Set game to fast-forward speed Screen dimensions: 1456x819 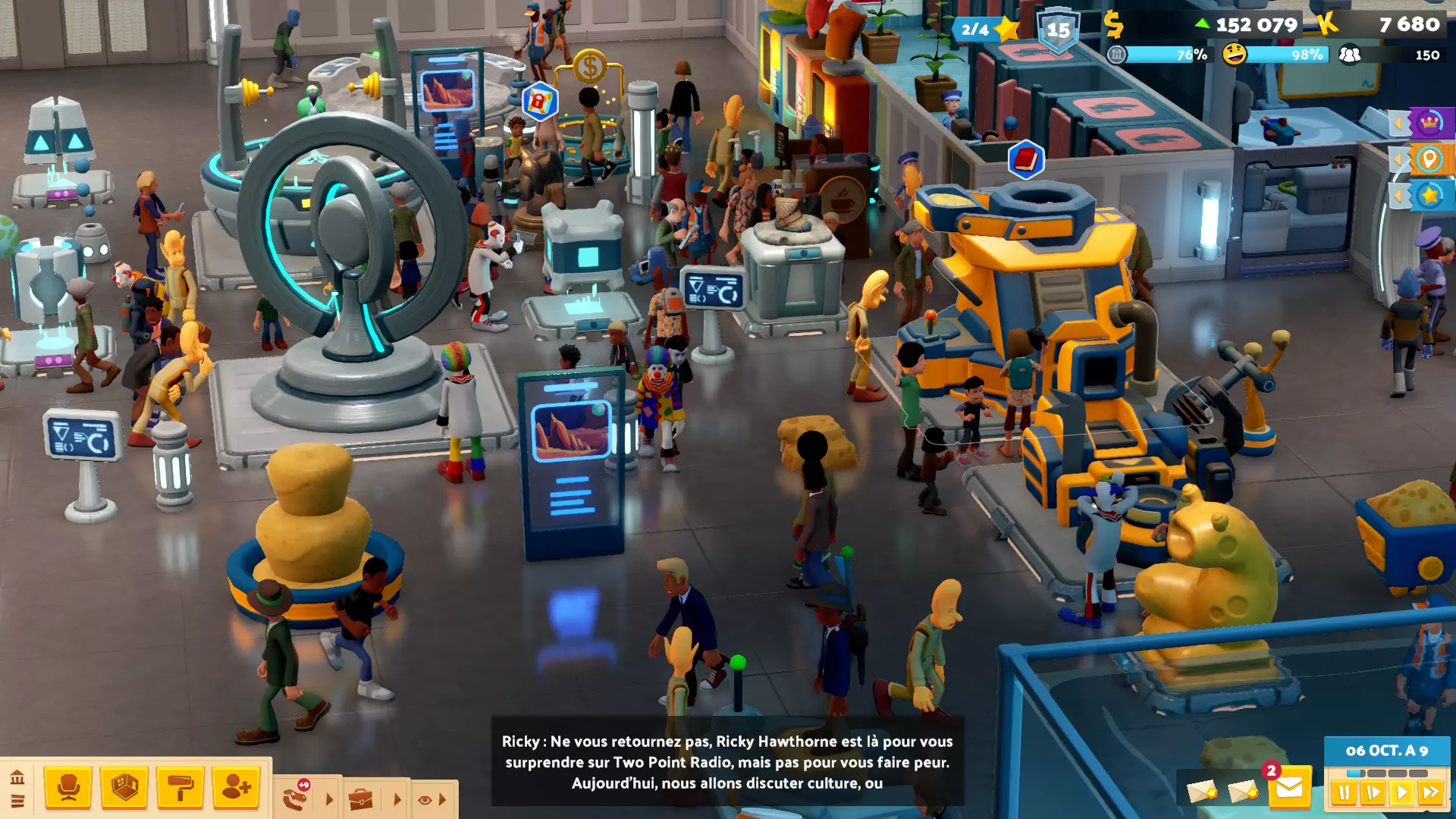(1431, 793)
